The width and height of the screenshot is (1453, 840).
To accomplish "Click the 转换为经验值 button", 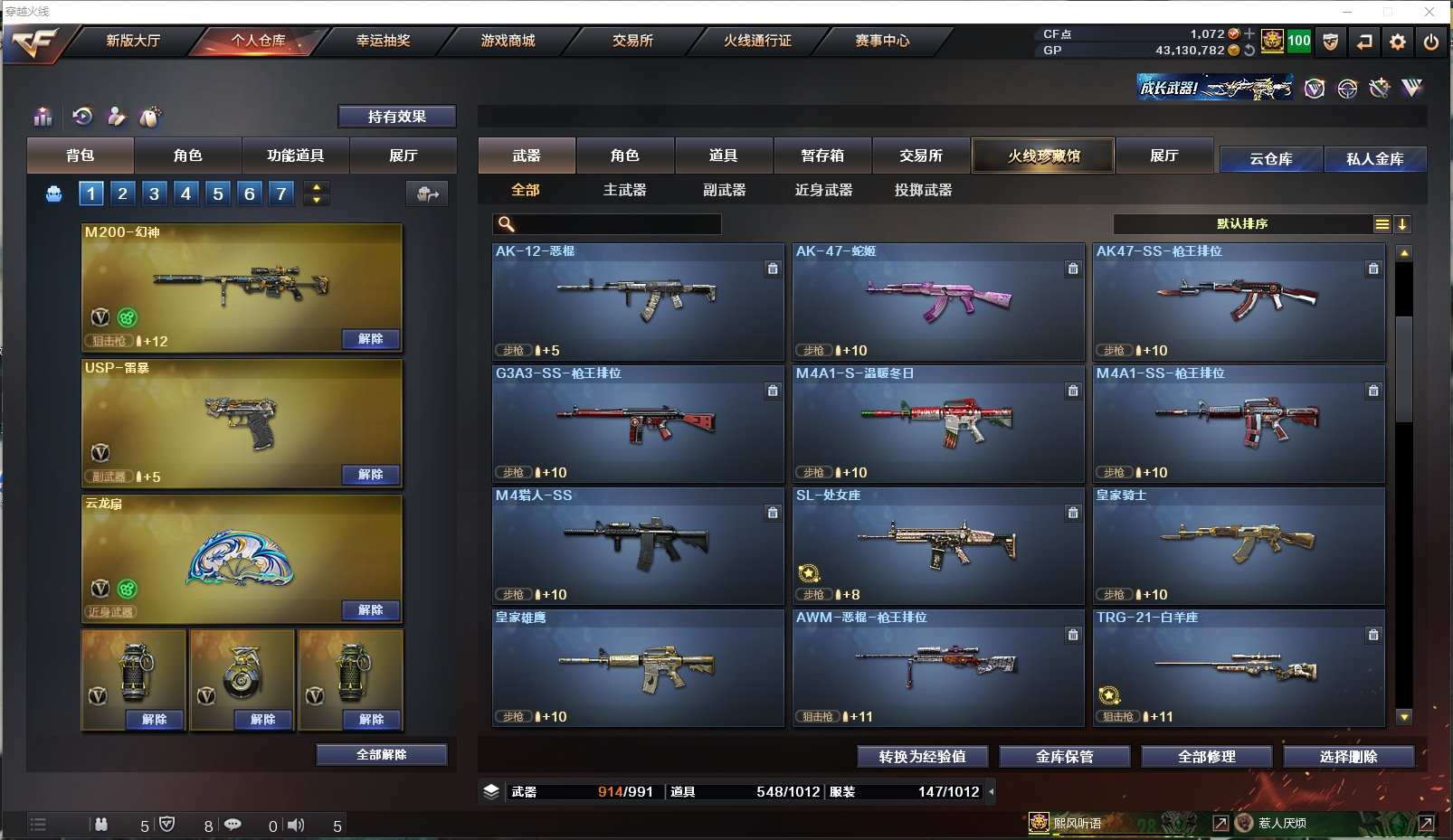I will point(922,757).
